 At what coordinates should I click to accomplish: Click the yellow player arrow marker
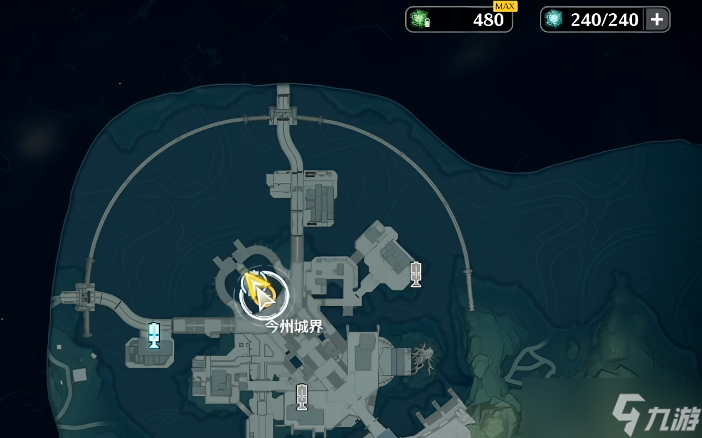(x=262, y=293)
